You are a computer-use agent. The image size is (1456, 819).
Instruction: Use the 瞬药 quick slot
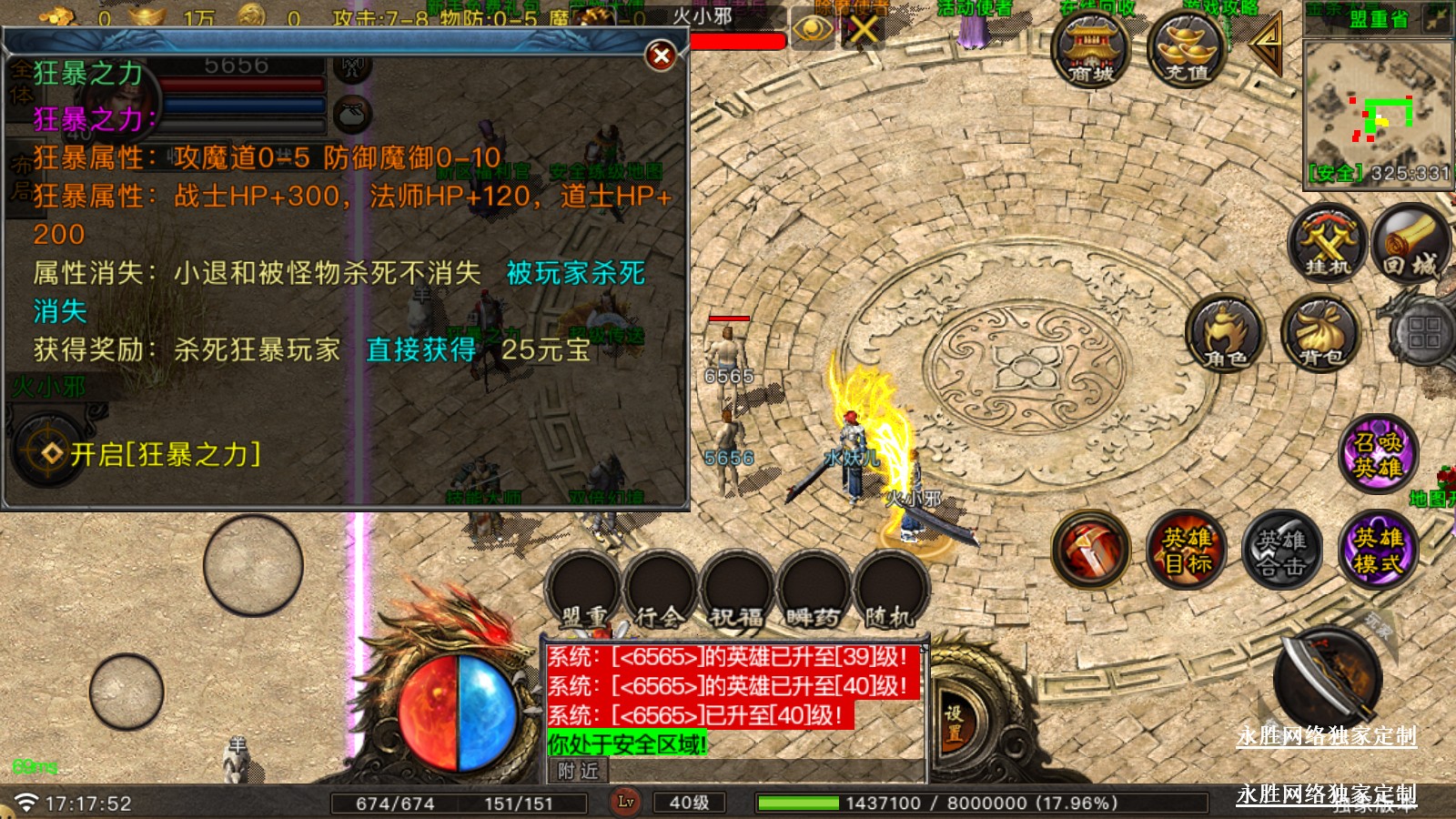click(x=813, y=591)
